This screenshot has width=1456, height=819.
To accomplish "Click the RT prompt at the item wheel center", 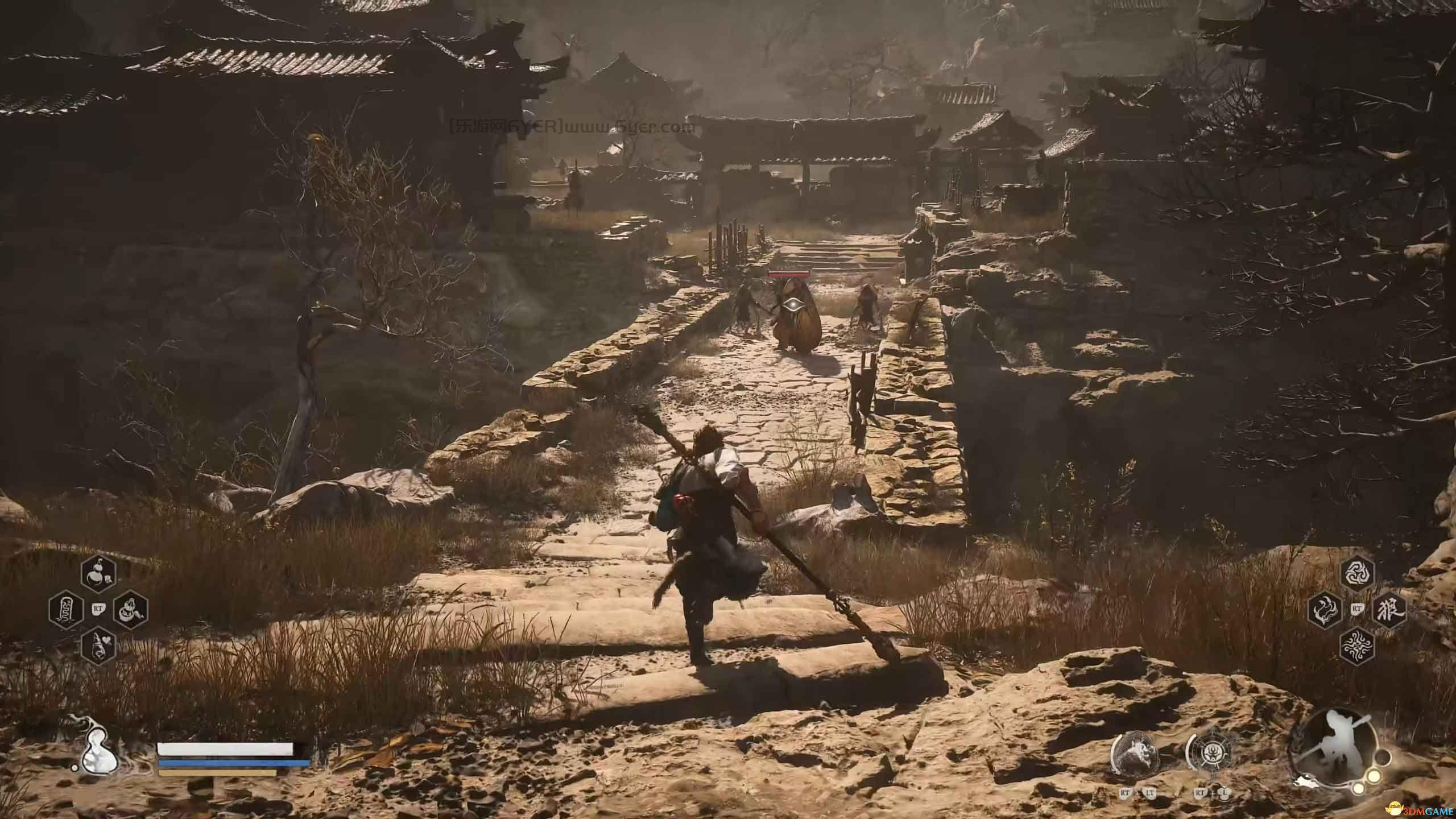I will click(98, 609).
